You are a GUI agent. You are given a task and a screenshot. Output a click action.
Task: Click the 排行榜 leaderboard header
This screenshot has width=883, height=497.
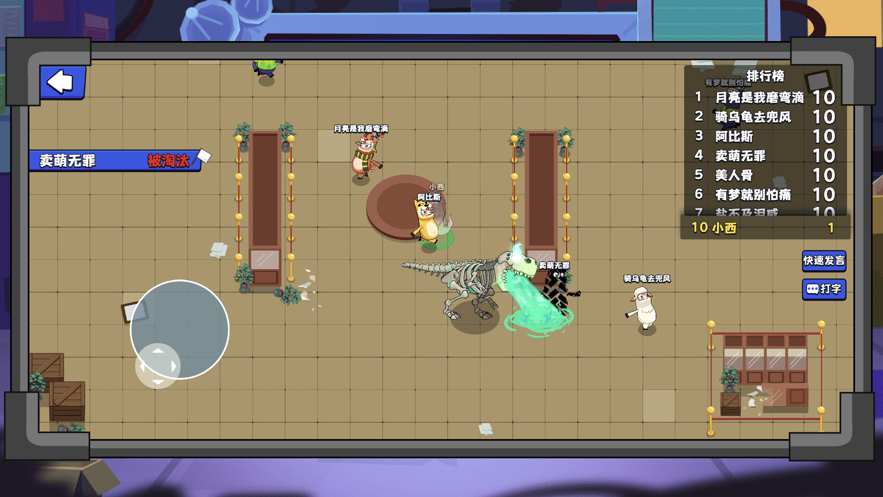(765, 76)
